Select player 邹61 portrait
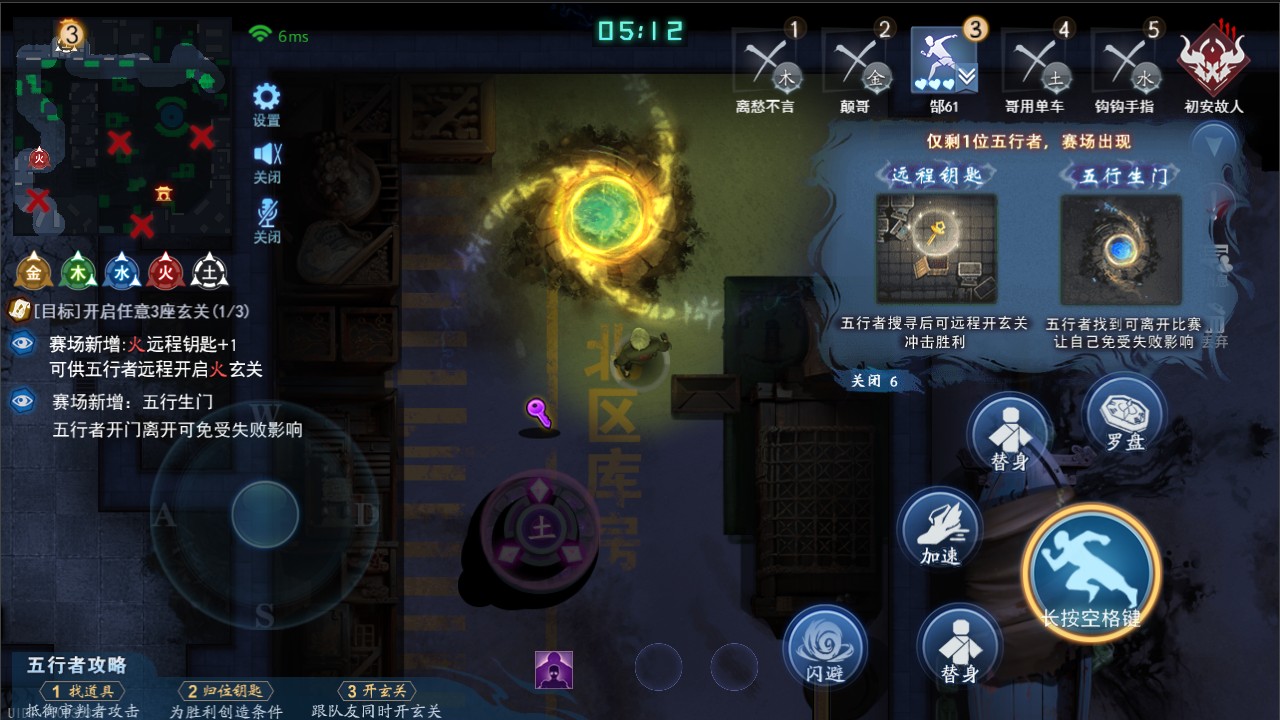Viewport: 1280px width, 720px height. pyautogui.click(x=944, y=63)
